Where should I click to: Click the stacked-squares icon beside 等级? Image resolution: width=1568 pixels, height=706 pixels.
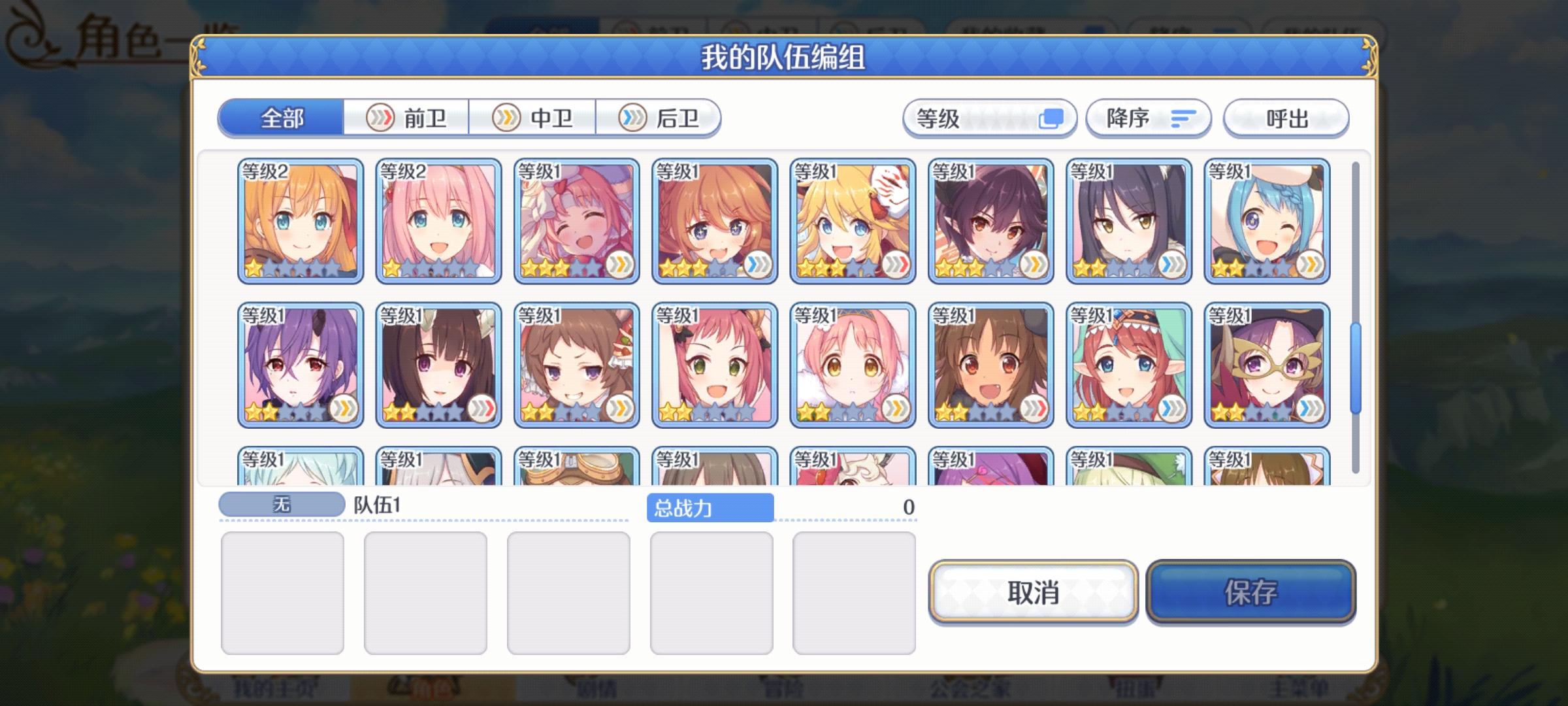(x=1053, y=118)
